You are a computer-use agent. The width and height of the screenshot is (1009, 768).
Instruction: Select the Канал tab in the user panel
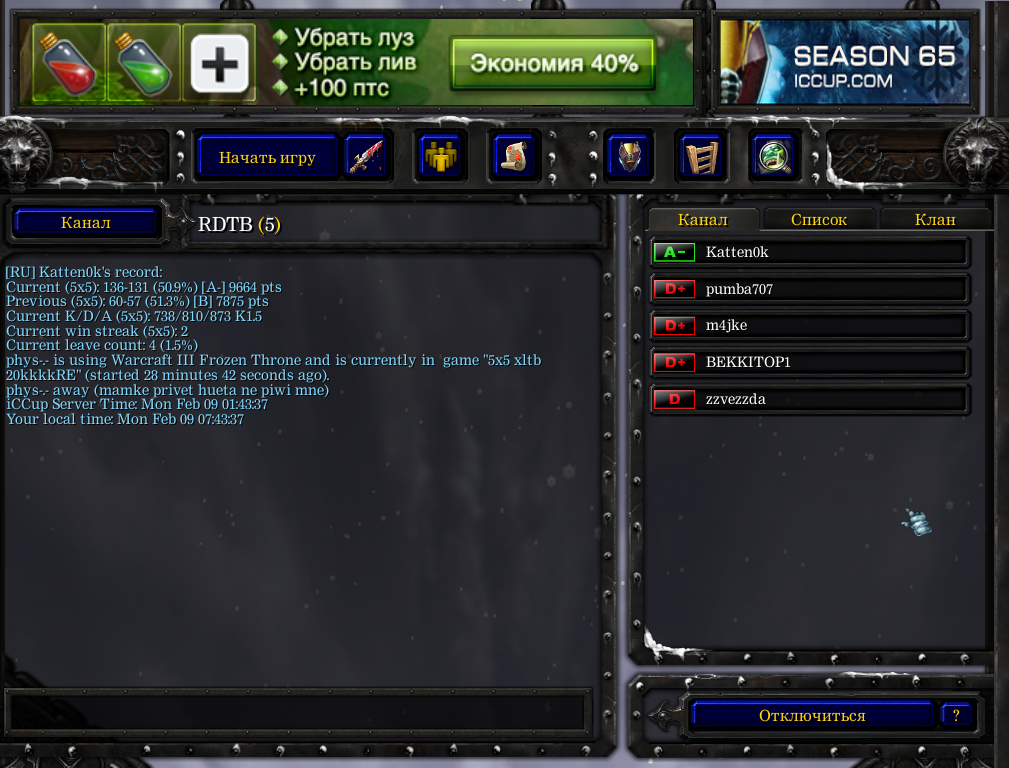point(703,220)
